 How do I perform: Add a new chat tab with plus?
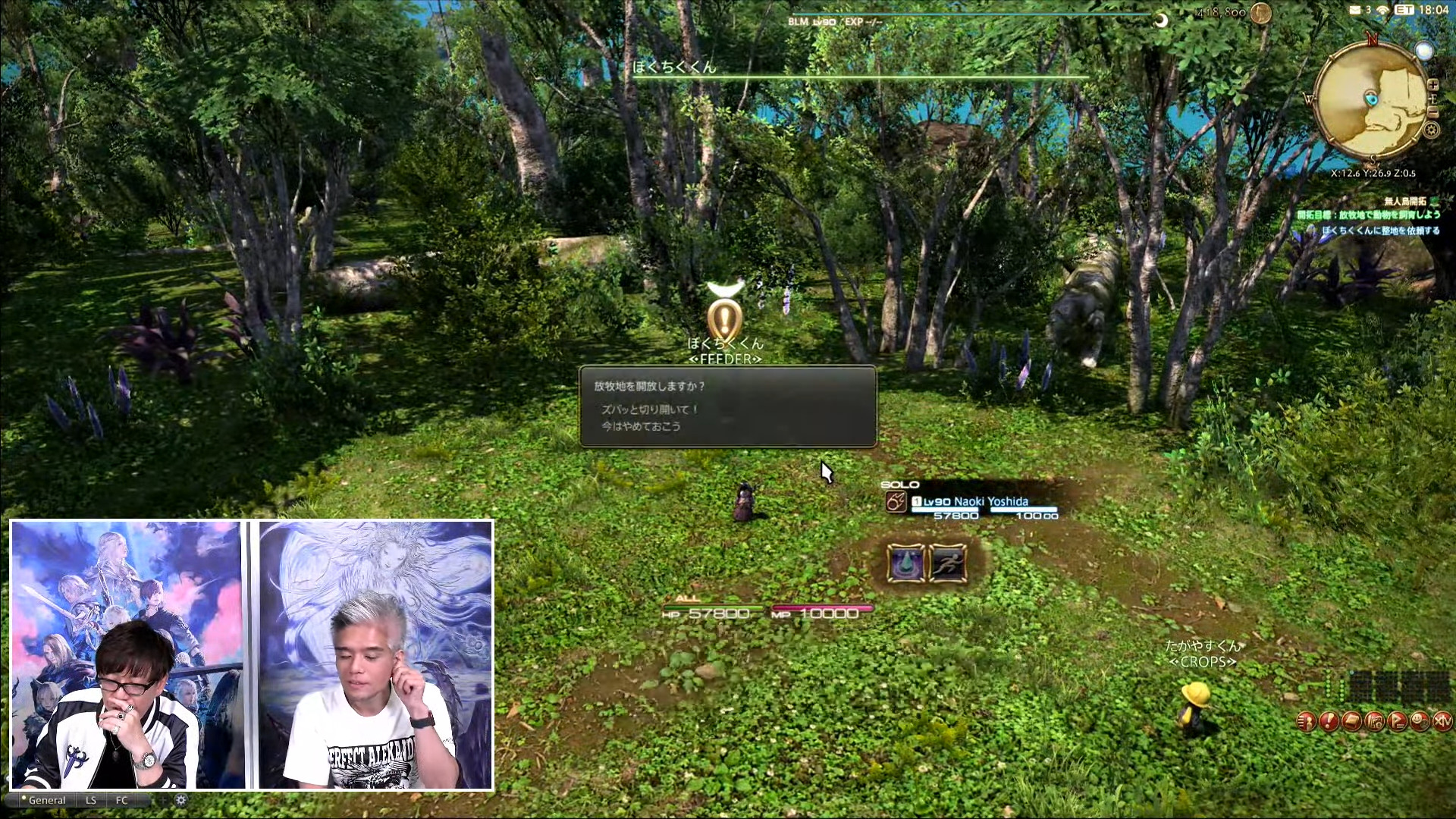click(x=162, y=800)
